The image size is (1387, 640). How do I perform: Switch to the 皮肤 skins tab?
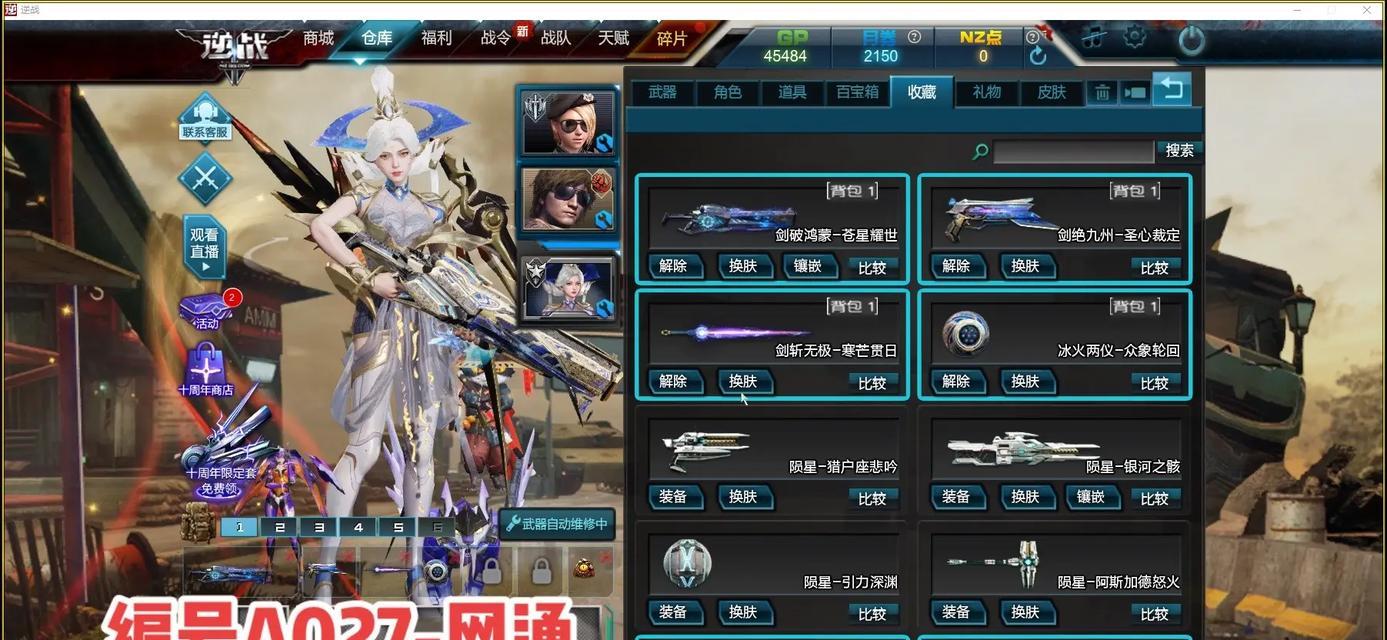[x=1051, y=92]
